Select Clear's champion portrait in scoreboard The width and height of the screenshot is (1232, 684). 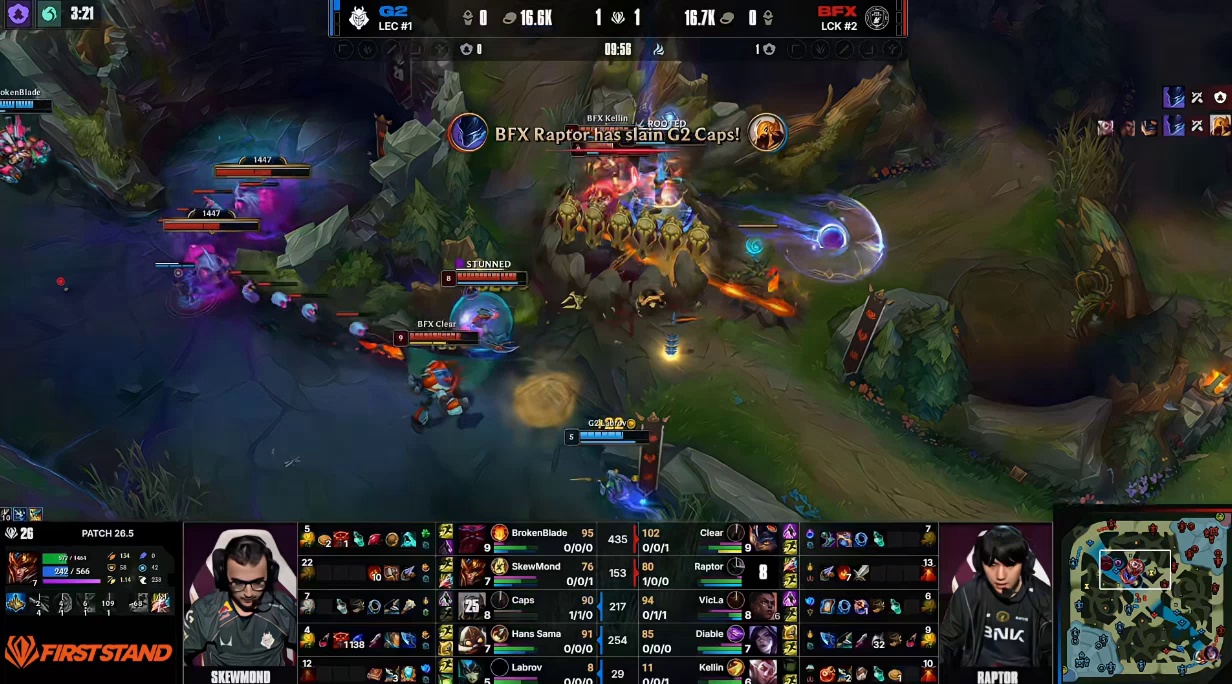click(764, 538)
